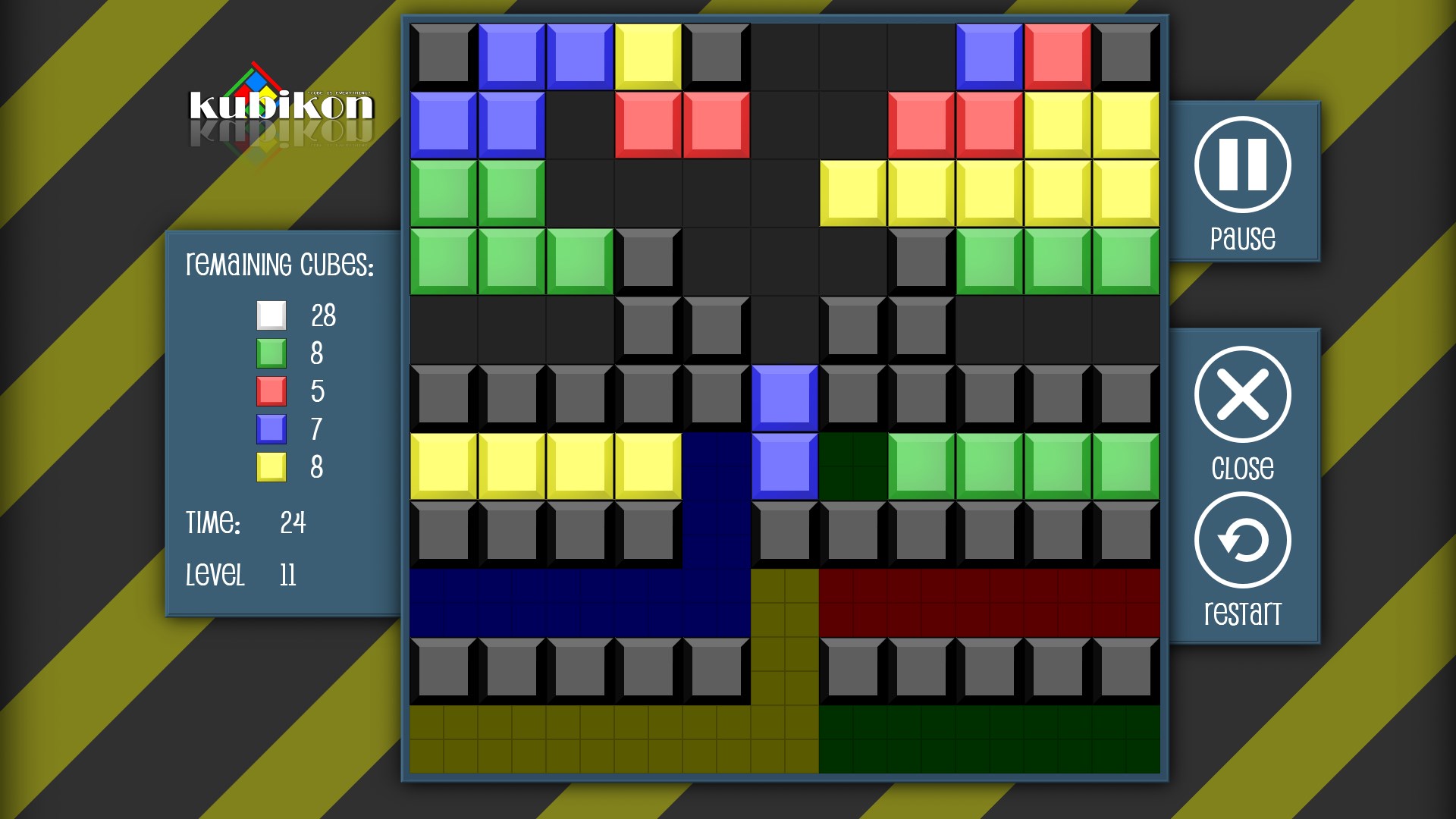The height and width of the screenshot is (819, 1456).
Task: Select the blue cube in the middle of the board
Action: (784, 394)
